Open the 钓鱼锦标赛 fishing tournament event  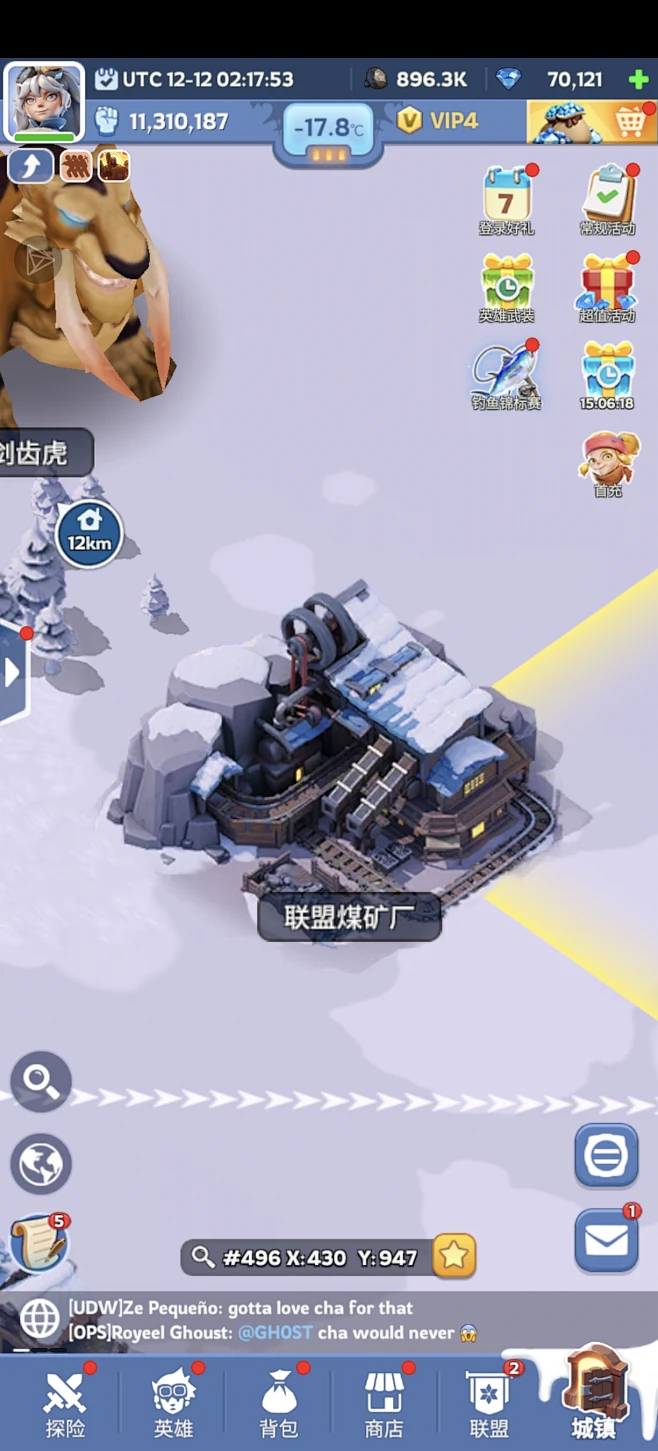click(507, 374)
